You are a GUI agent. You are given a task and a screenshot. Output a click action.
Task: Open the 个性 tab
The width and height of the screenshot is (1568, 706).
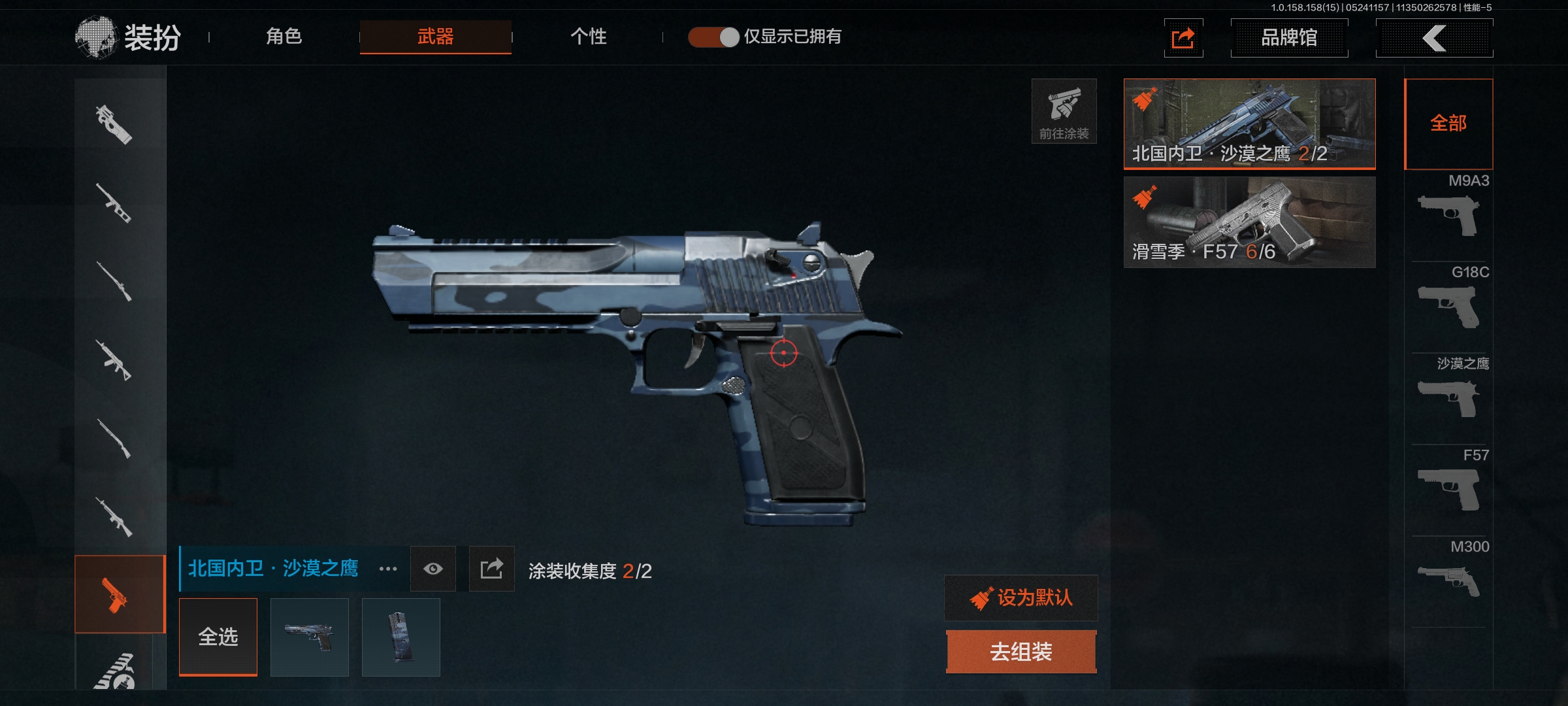(588, 37)
